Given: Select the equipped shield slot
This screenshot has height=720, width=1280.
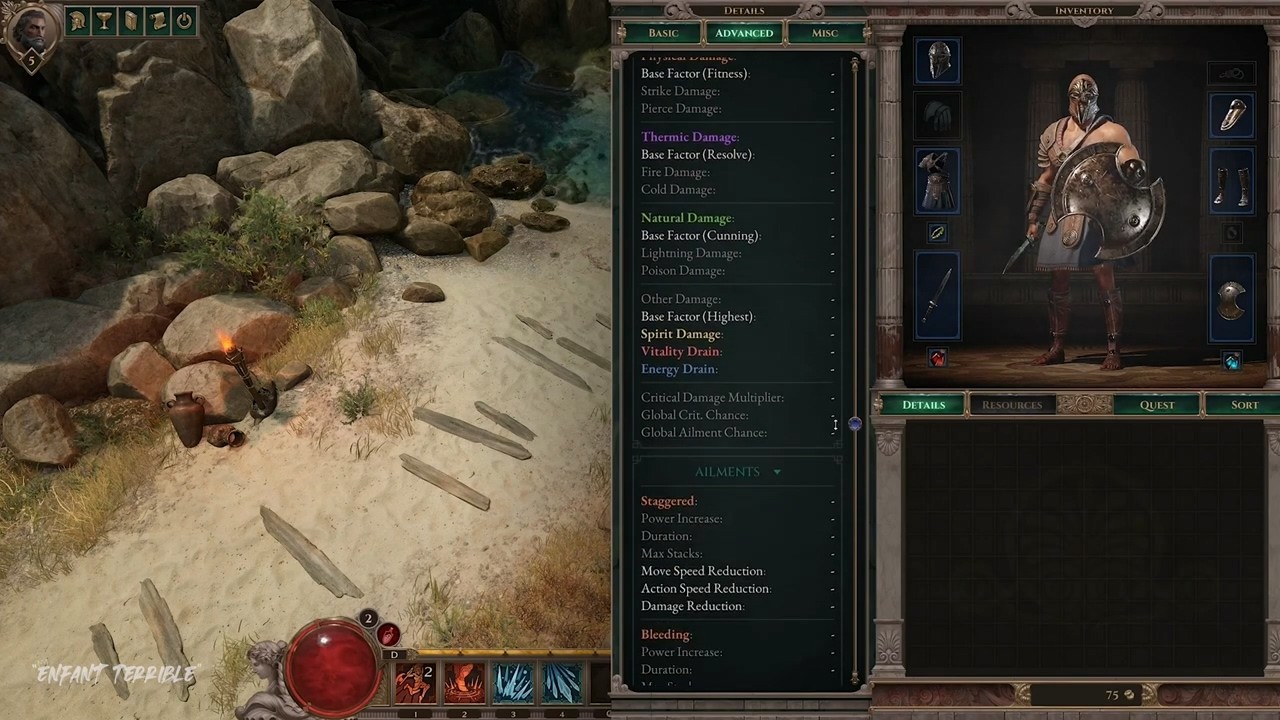Looking at the screenshot, I should click(x=1231, y=300).
